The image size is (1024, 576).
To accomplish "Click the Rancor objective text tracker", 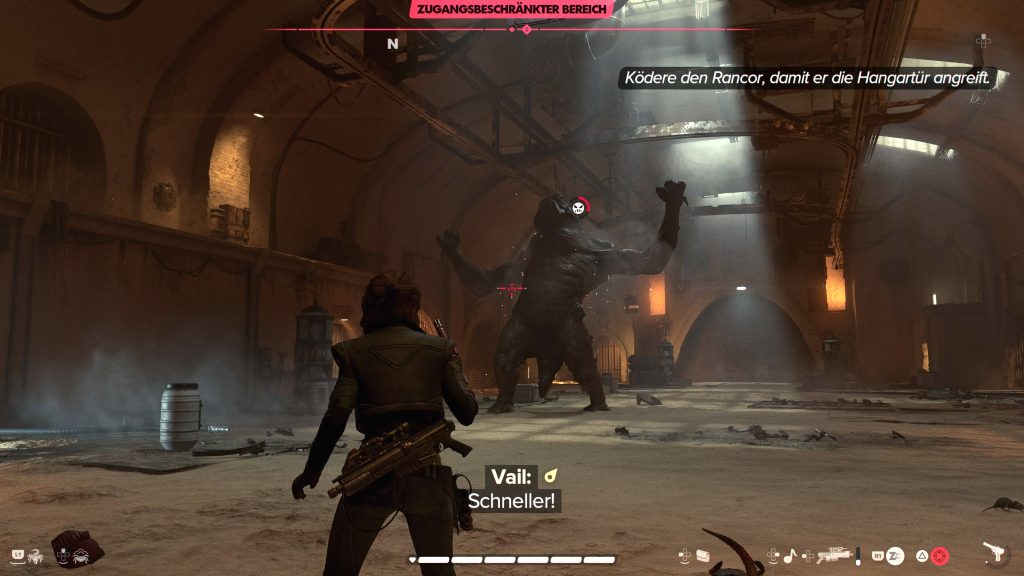I will pos(807,78).
